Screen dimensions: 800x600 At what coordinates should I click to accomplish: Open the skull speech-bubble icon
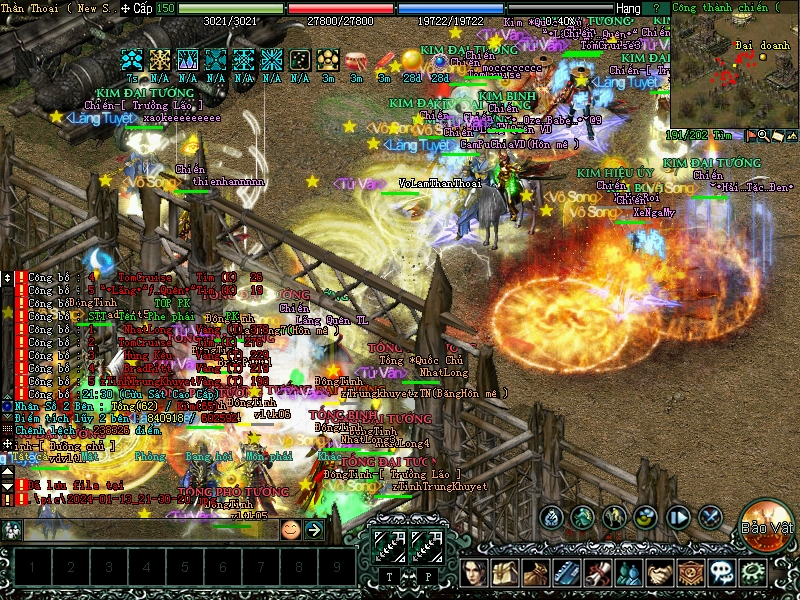pyautogui.click(x=722, y=573)
